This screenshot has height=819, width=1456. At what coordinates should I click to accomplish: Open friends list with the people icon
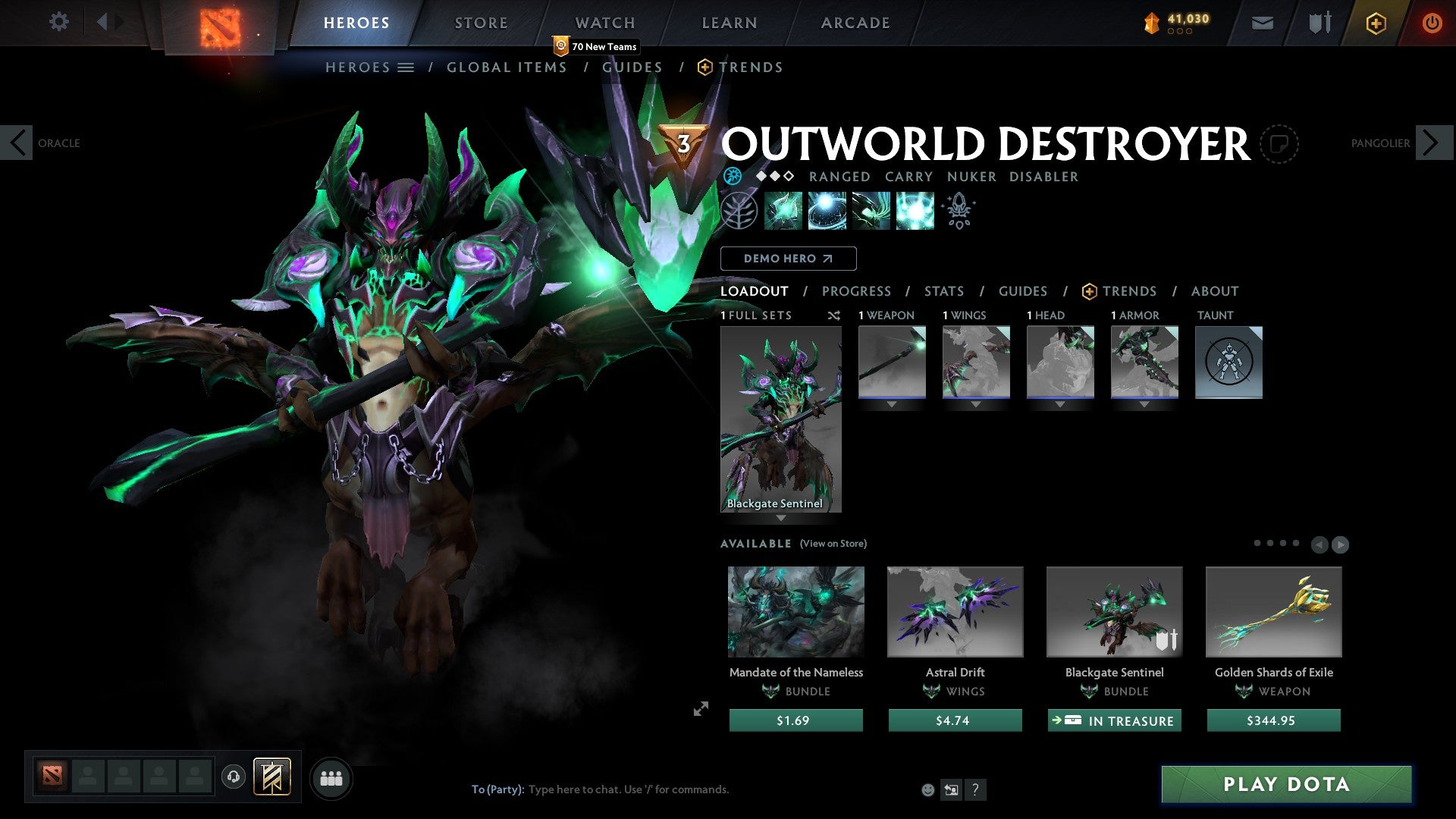tap(330, 777)
